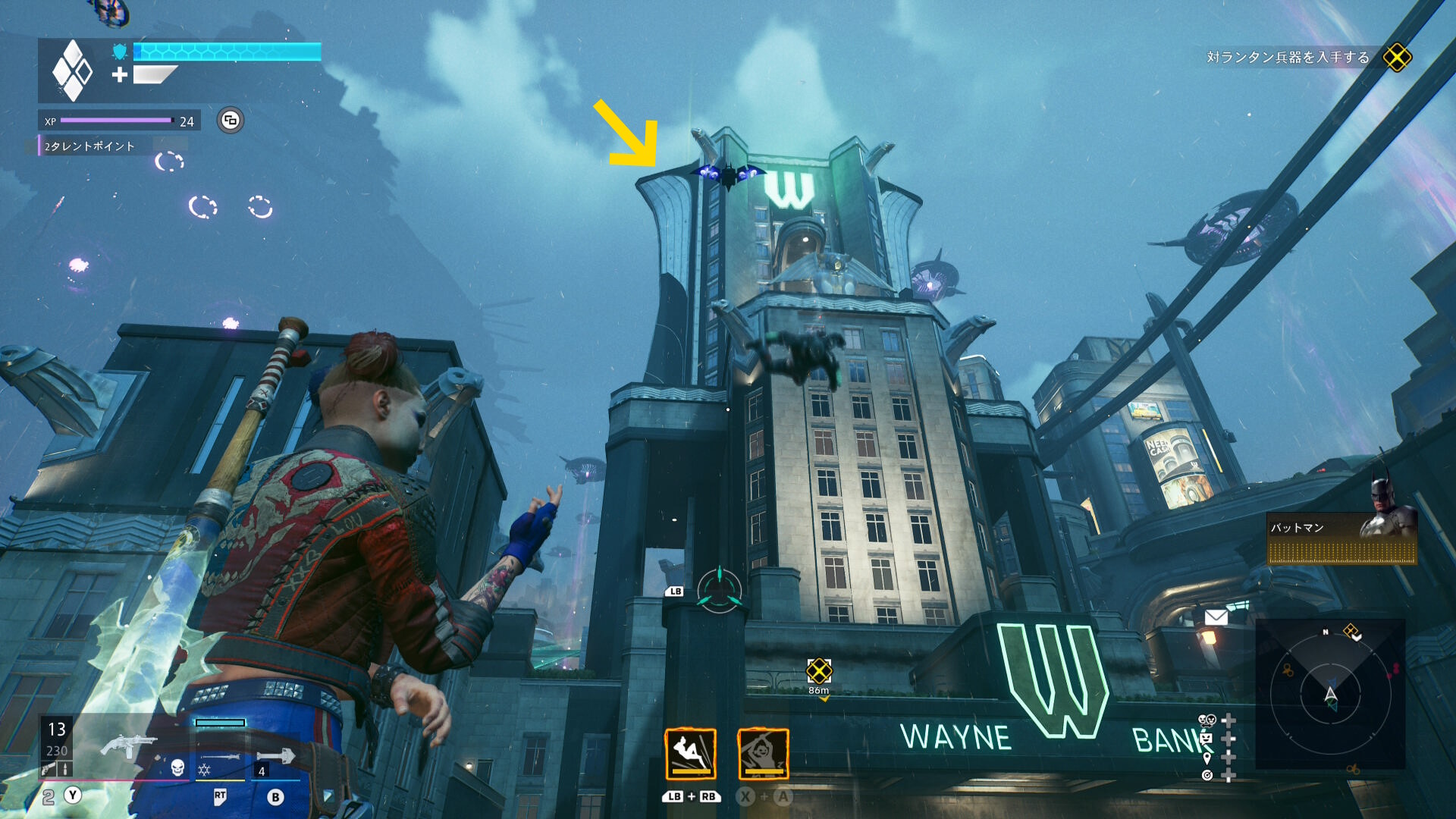This screenshot has height=819, width=1456.
Task: Click the yellow diamond objective icon beside the mission text
Action: pos(1396,58)
